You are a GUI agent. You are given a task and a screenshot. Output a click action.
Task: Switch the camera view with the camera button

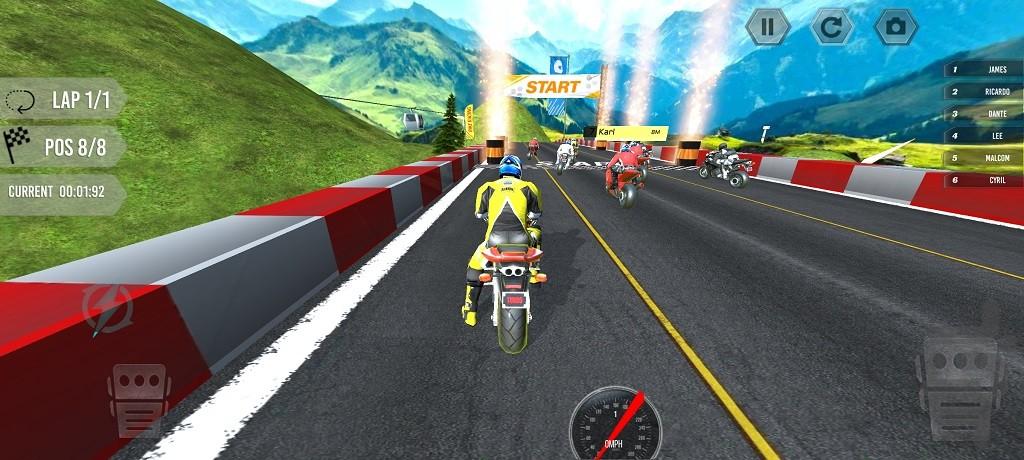[896, 27]
